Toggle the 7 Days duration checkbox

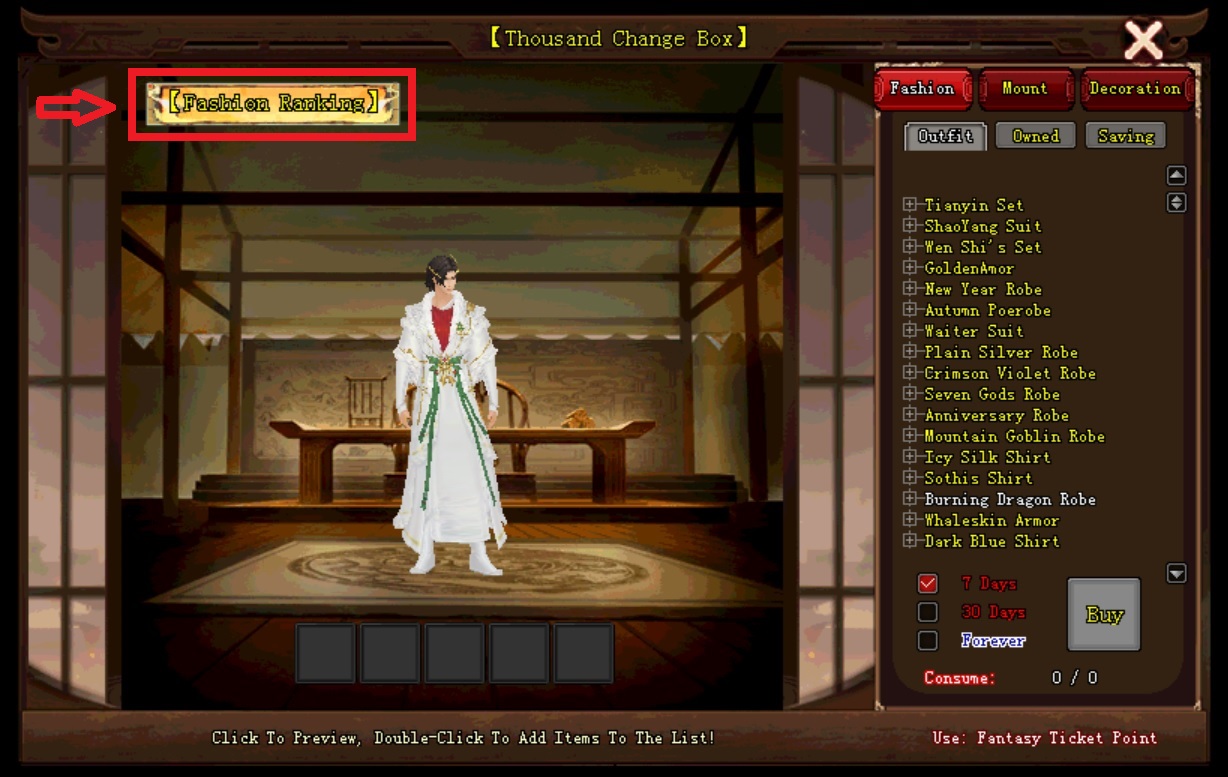[928, 583]
